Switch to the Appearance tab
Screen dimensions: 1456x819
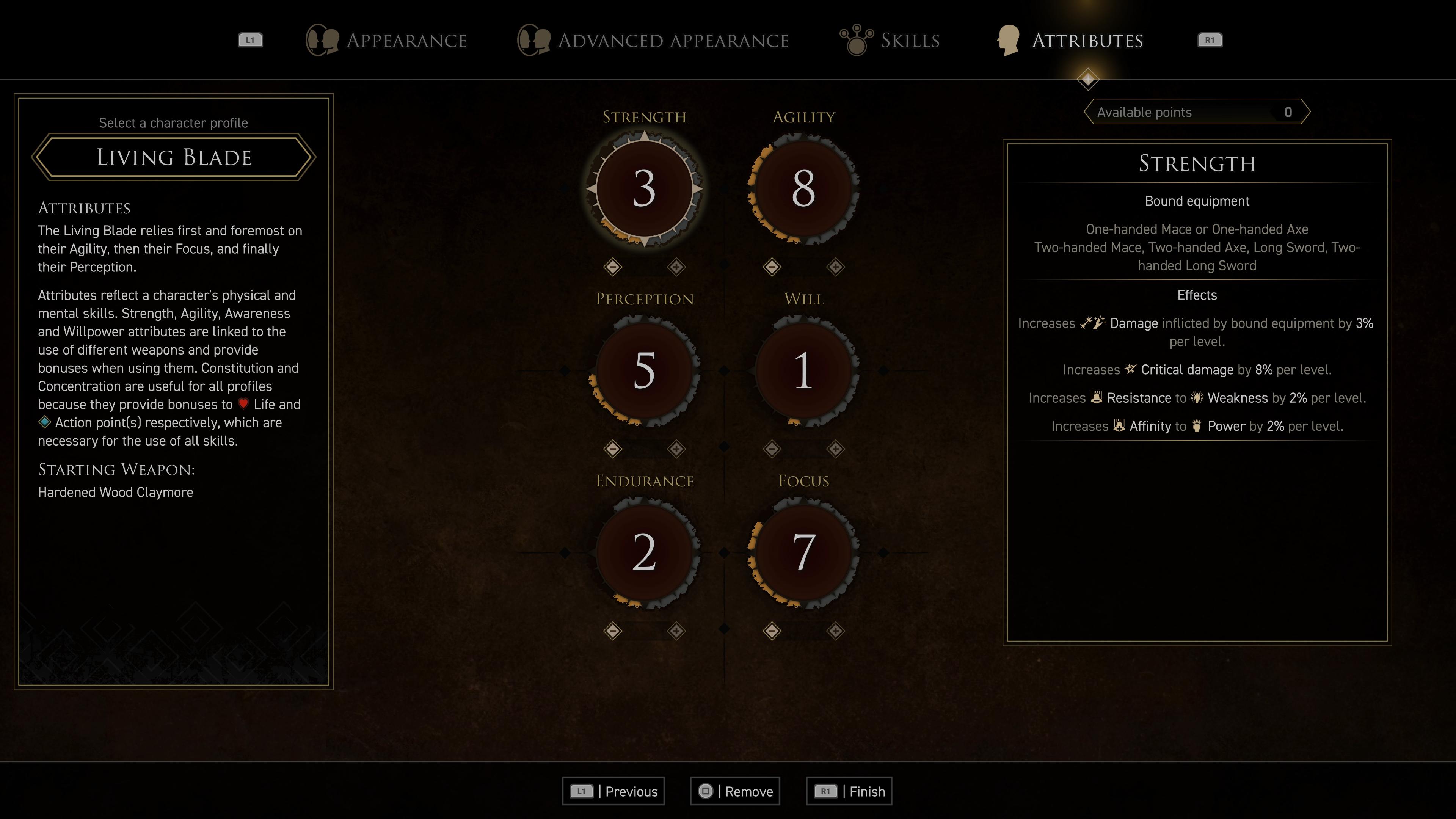[387, 40]
